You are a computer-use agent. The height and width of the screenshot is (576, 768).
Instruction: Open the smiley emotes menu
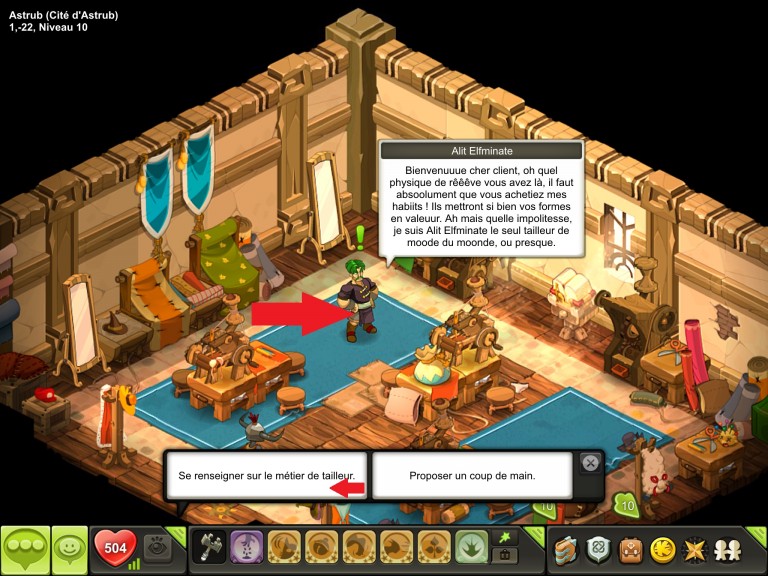tap(70, 549)
